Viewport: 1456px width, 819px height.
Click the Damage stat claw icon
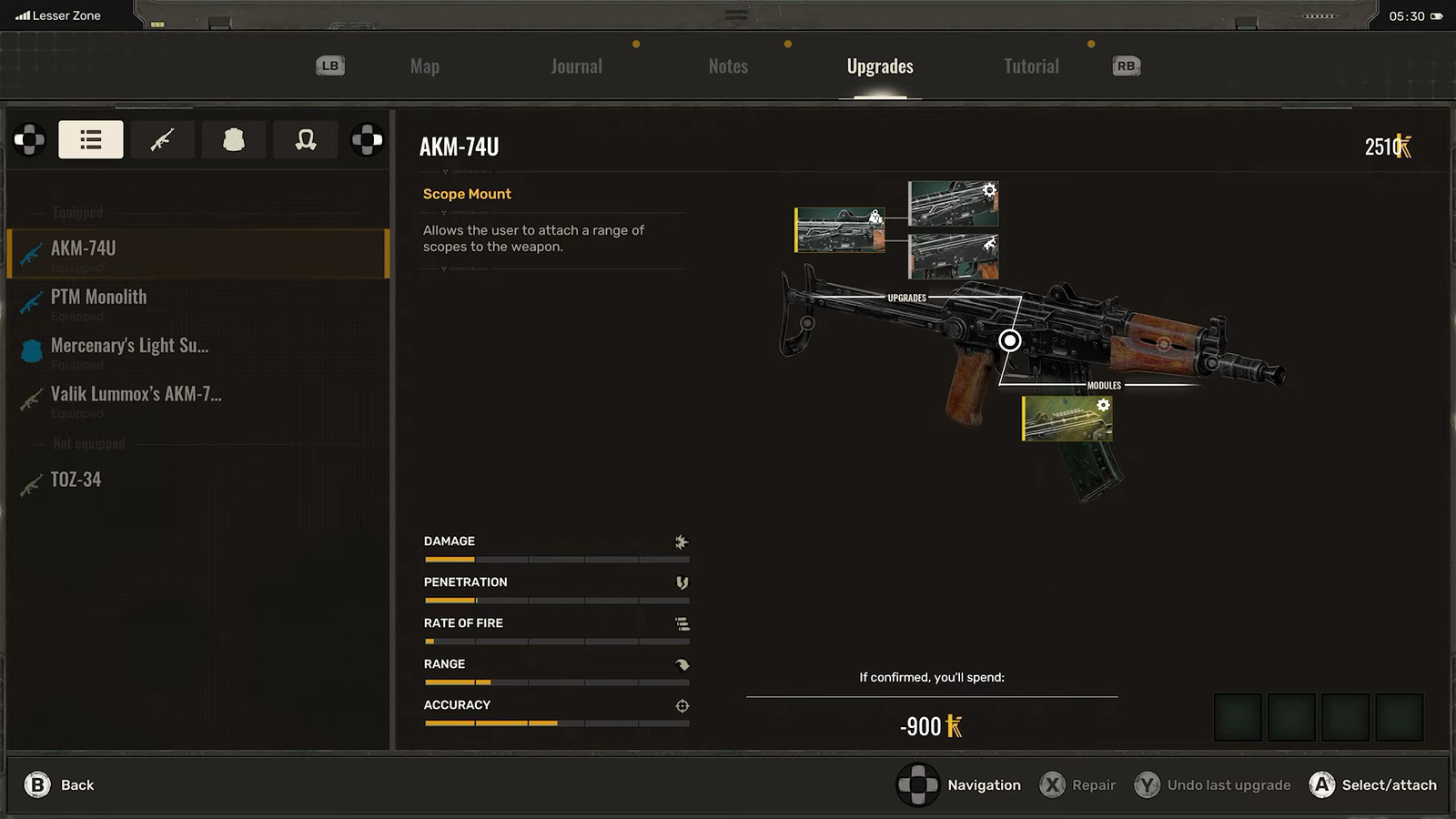[x=682, y=542]
